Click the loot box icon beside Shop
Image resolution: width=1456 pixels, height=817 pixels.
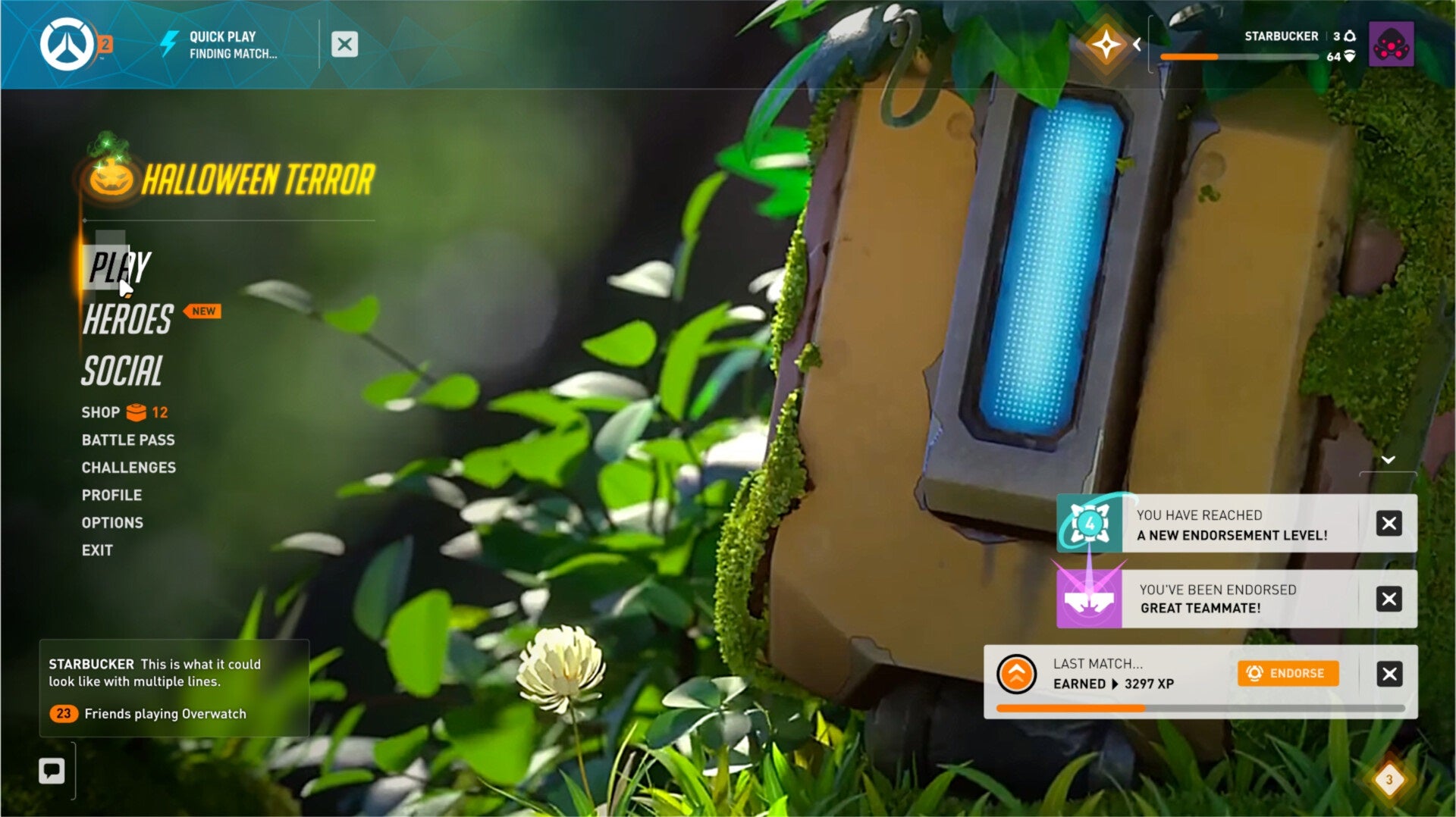pyautogui.click(x=137, y=412)
